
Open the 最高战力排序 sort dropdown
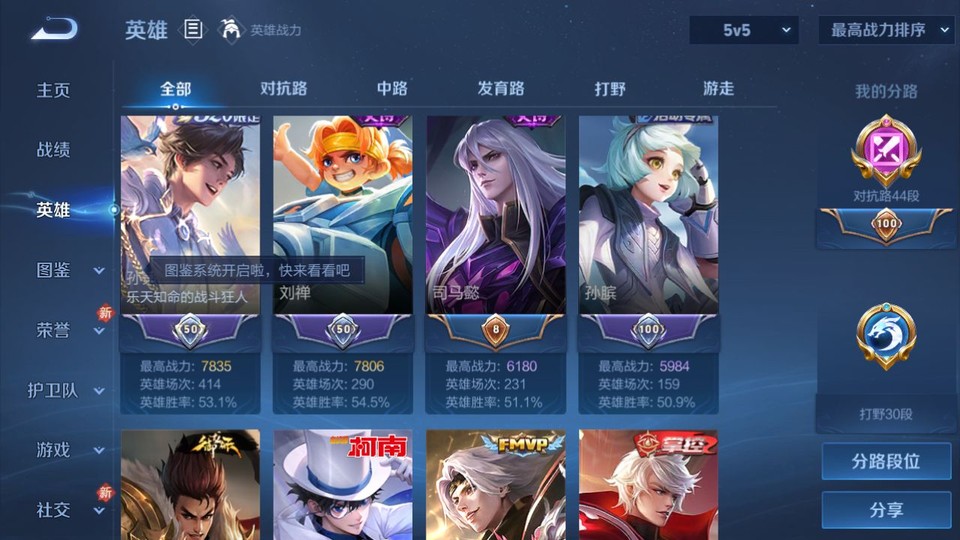pyautogui.click(x=886, y=30)
